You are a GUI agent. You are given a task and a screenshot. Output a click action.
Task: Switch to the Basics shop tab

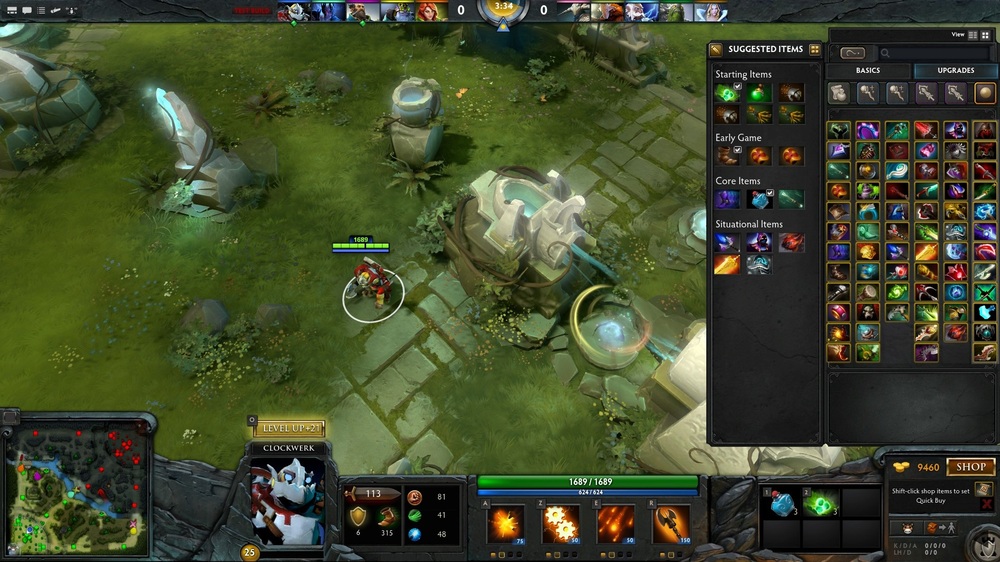pos(867,71)
